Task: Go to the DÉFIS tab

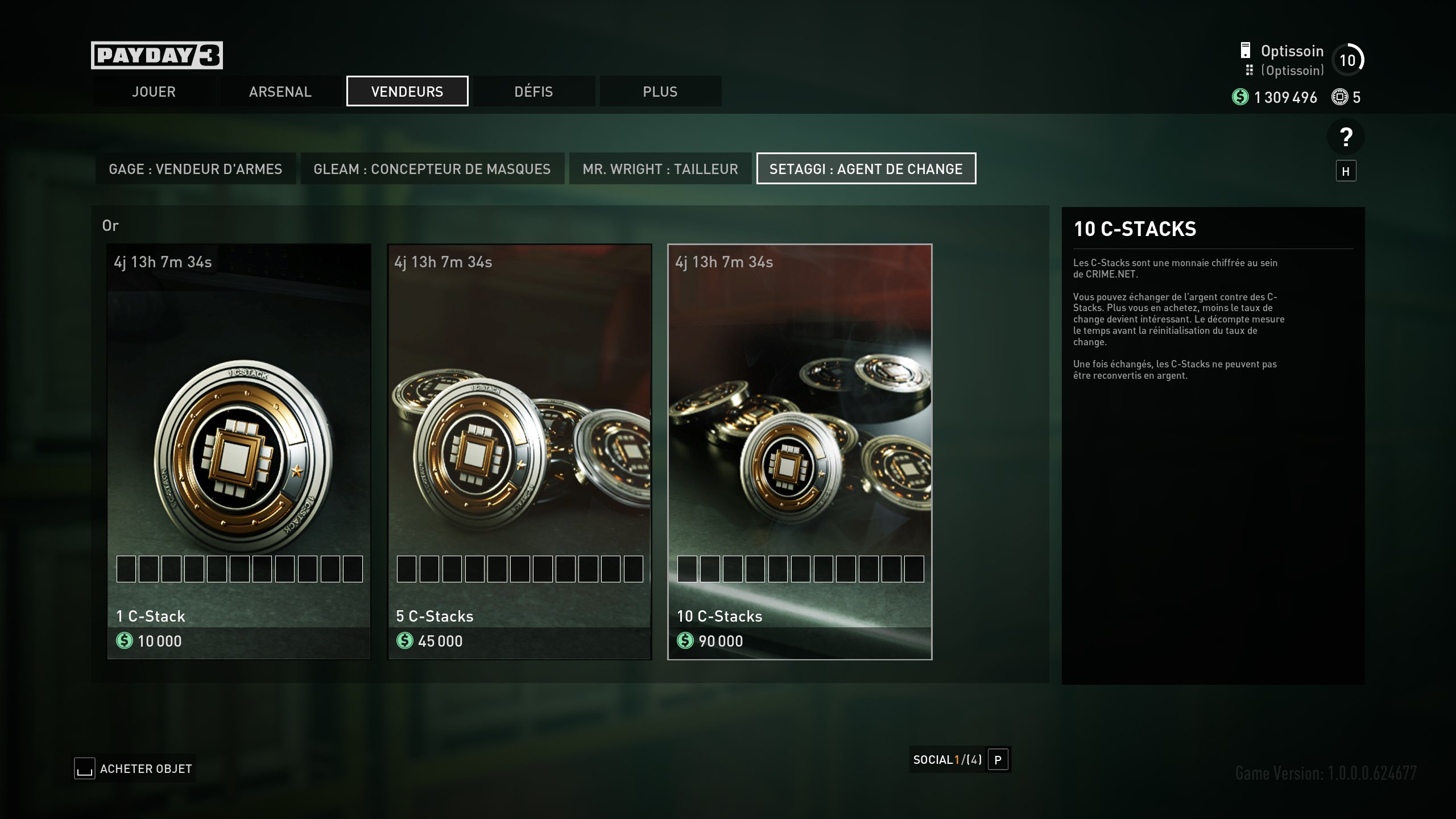Action: 533,92
